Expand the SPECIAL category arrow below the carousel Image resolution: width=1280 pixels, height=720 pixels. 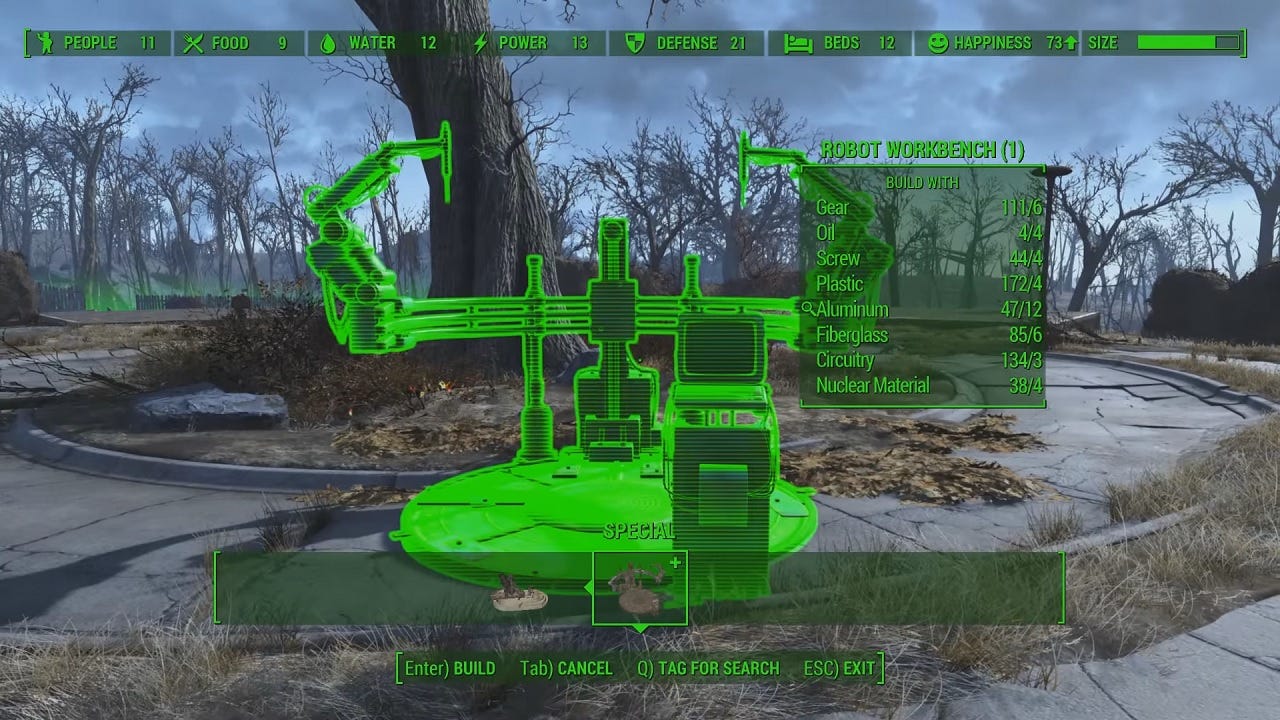click(x=640, y=630)
